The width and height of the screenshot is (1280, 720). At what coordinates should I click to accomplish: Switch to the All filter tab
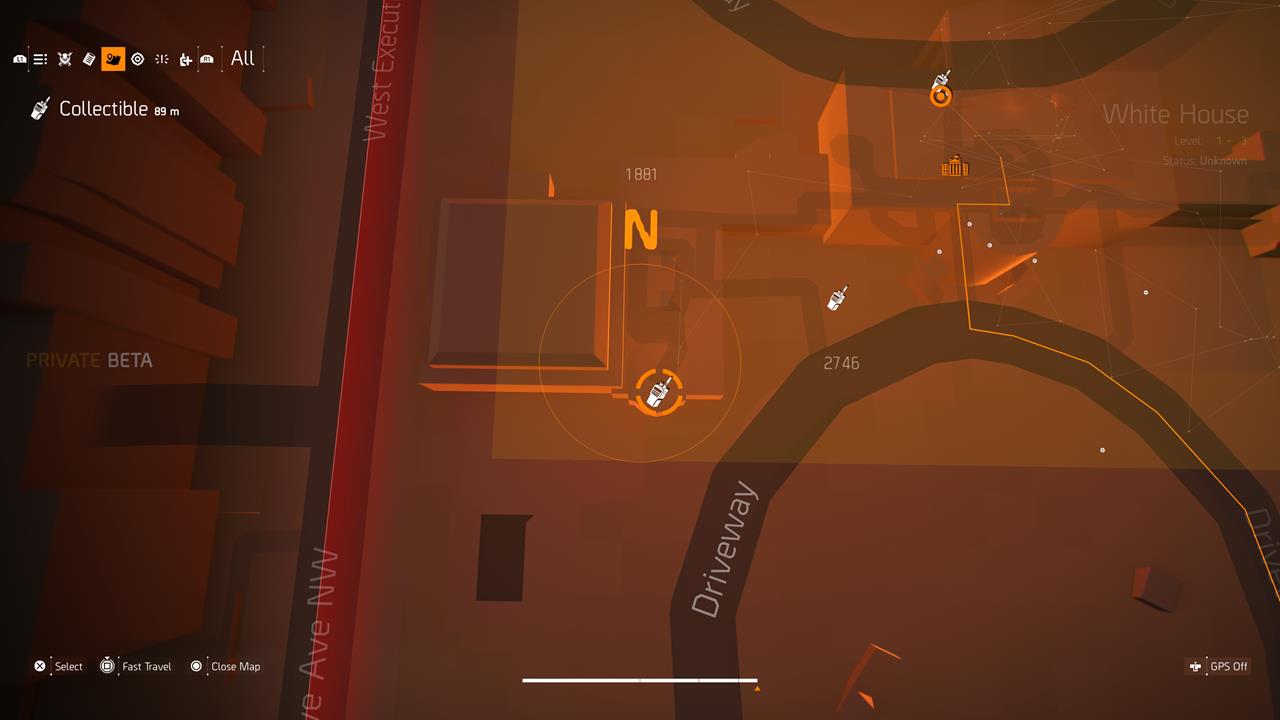[241, 58]
